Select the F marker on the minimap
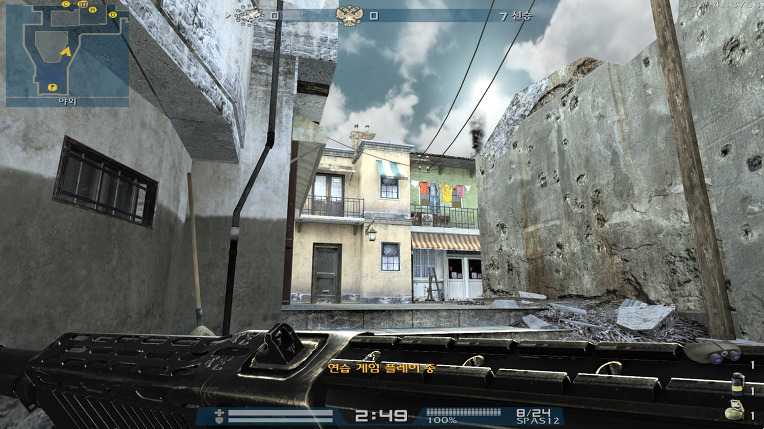The height and width of the screenshot is (429, 764). point(52,88)
